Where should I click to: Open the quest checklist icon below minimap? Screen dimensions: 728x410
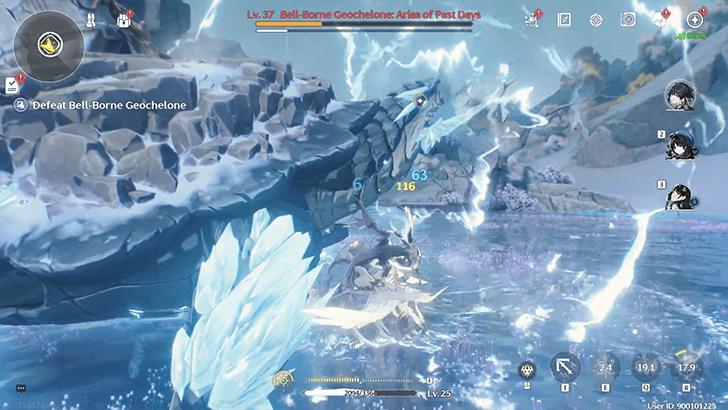(13, 85)
